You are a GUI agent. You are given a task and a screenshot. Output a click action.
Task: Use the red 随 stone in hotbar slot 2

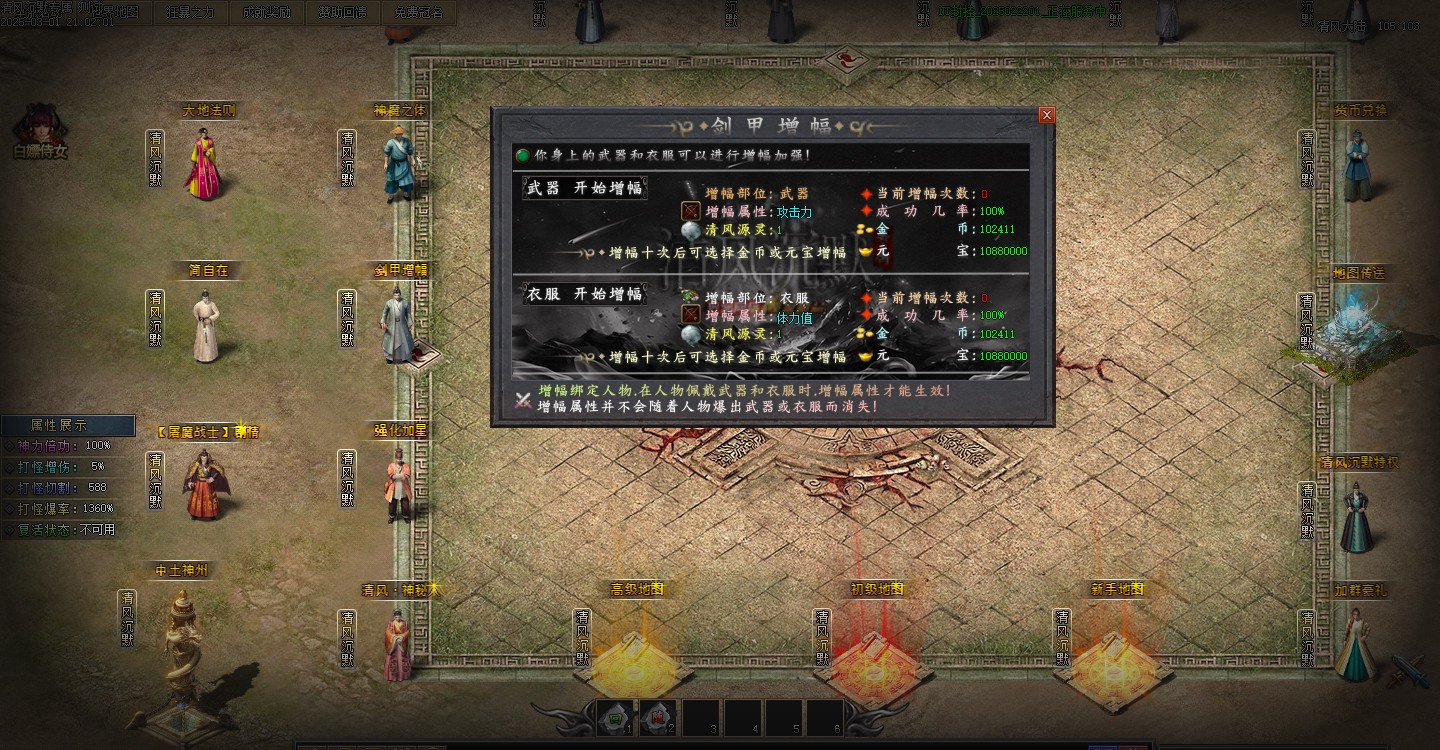[656, 716]
